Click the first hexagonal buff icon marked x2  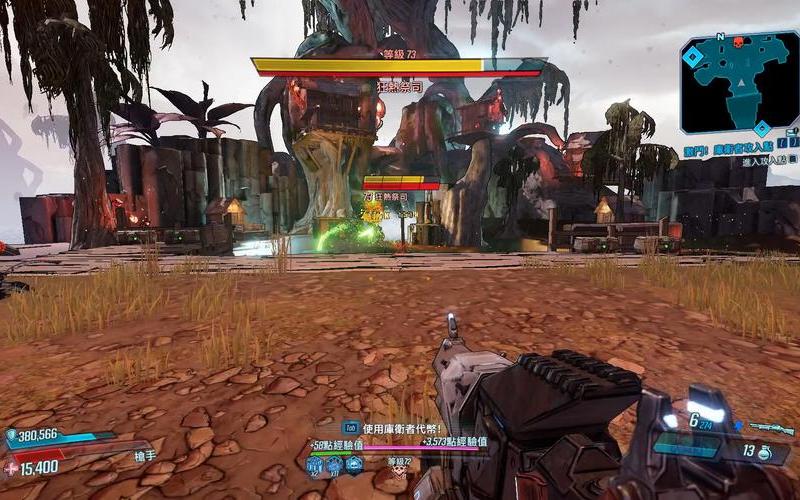tap(316, 464)
